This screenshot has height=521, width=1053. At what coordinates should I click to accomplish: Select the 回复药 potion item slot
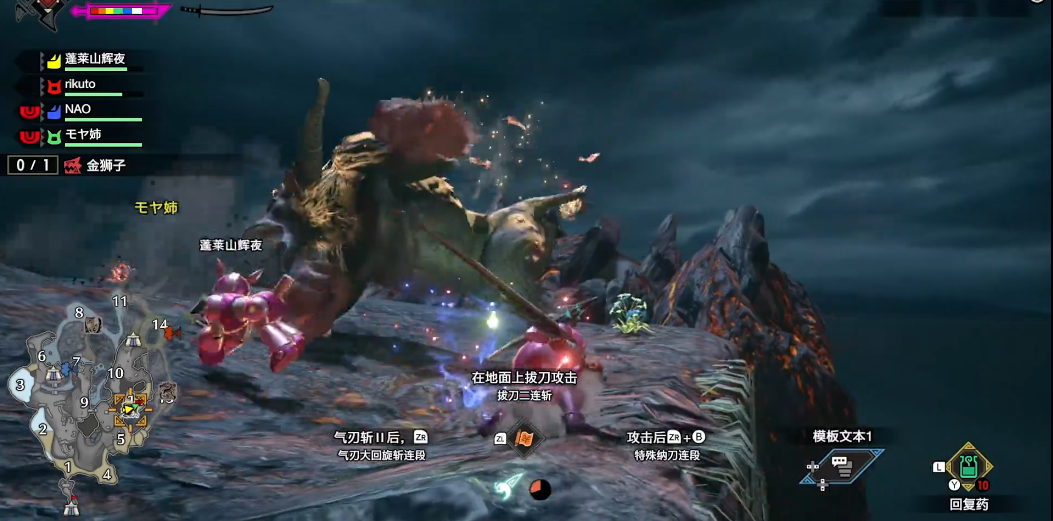click(x=968, y=466)
